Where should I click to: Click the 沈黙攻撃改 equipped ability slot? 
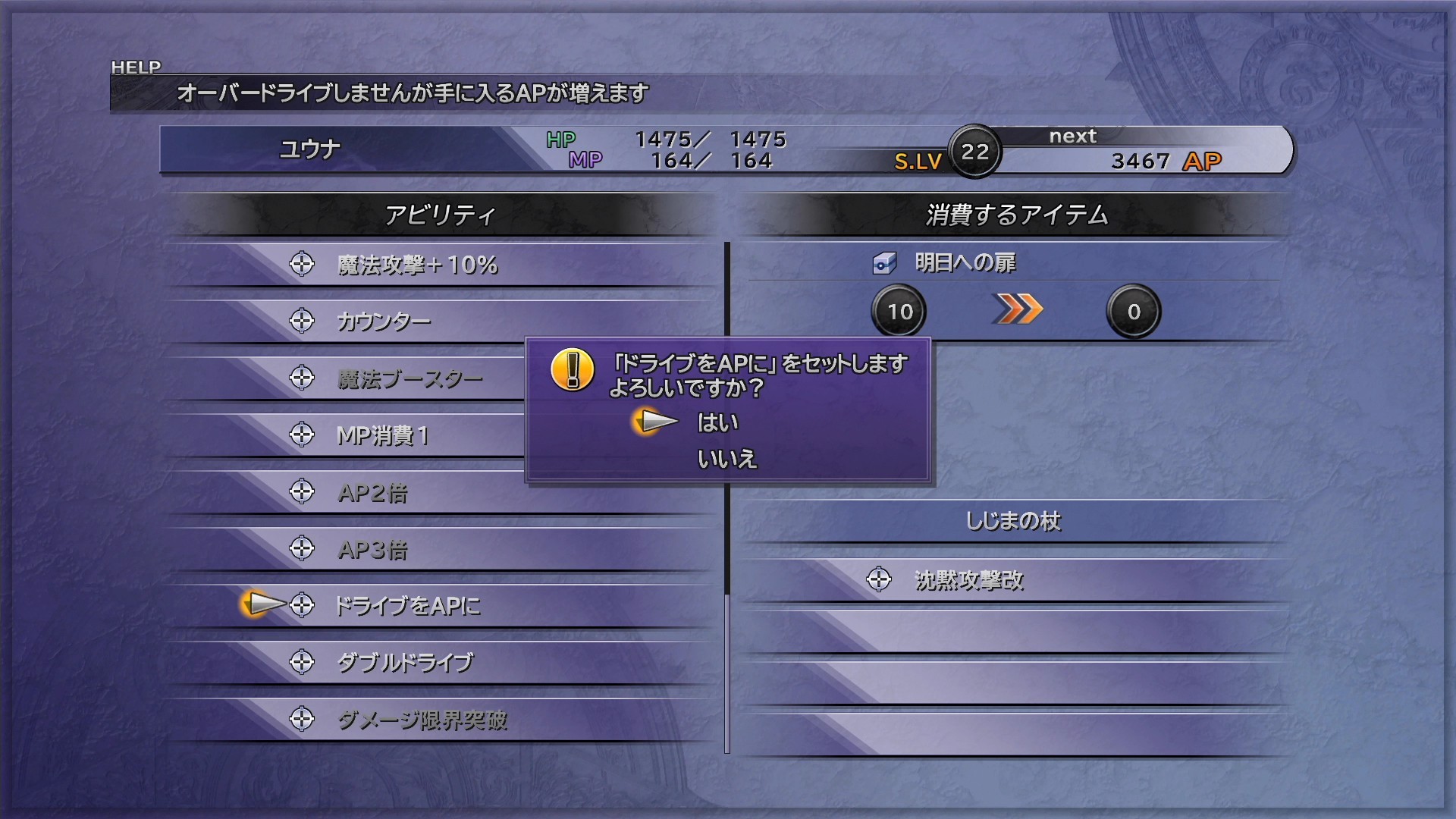click(968, 581)
